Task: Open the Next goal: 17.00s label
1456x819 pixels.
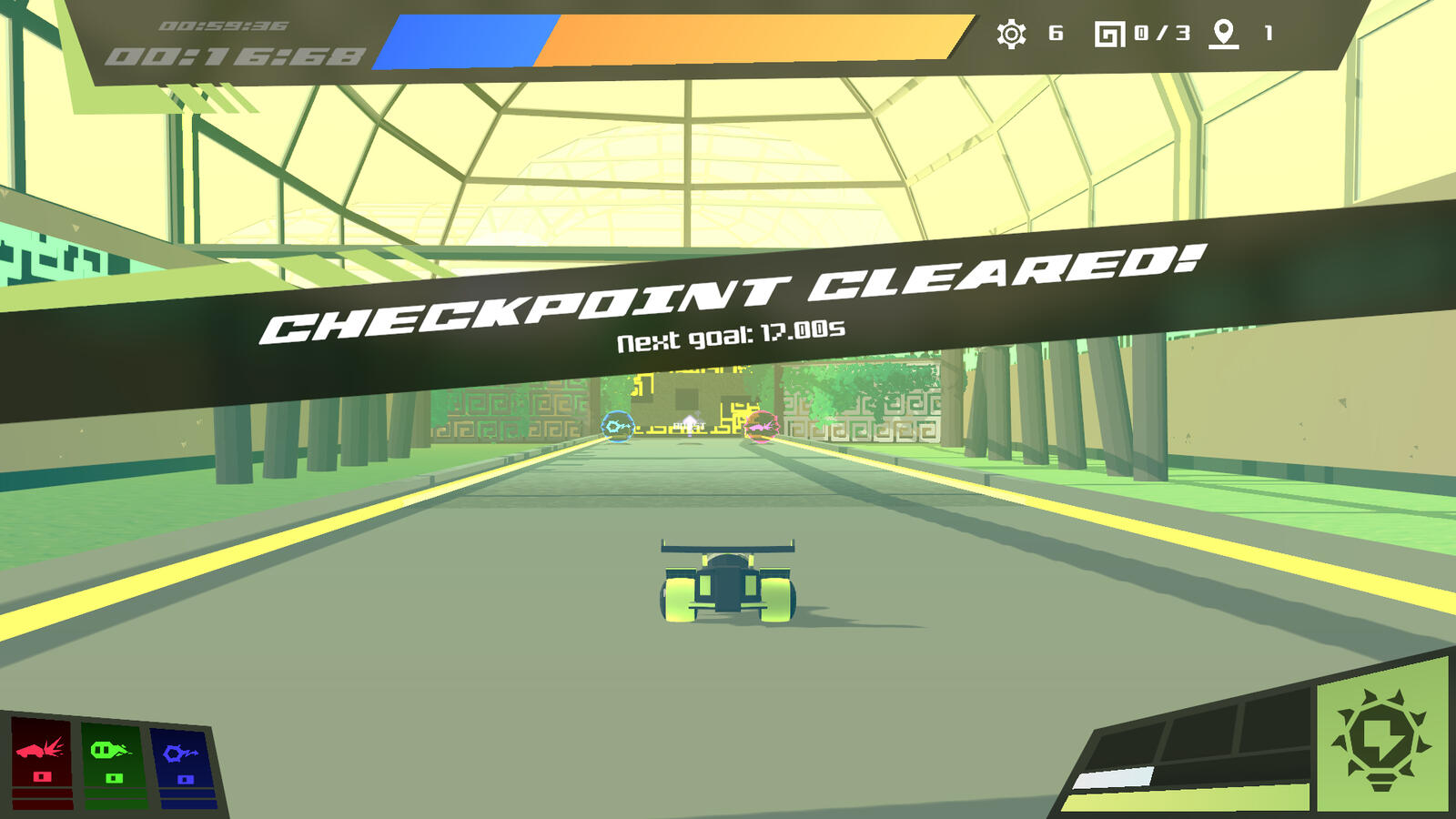Action: point(730,335)
